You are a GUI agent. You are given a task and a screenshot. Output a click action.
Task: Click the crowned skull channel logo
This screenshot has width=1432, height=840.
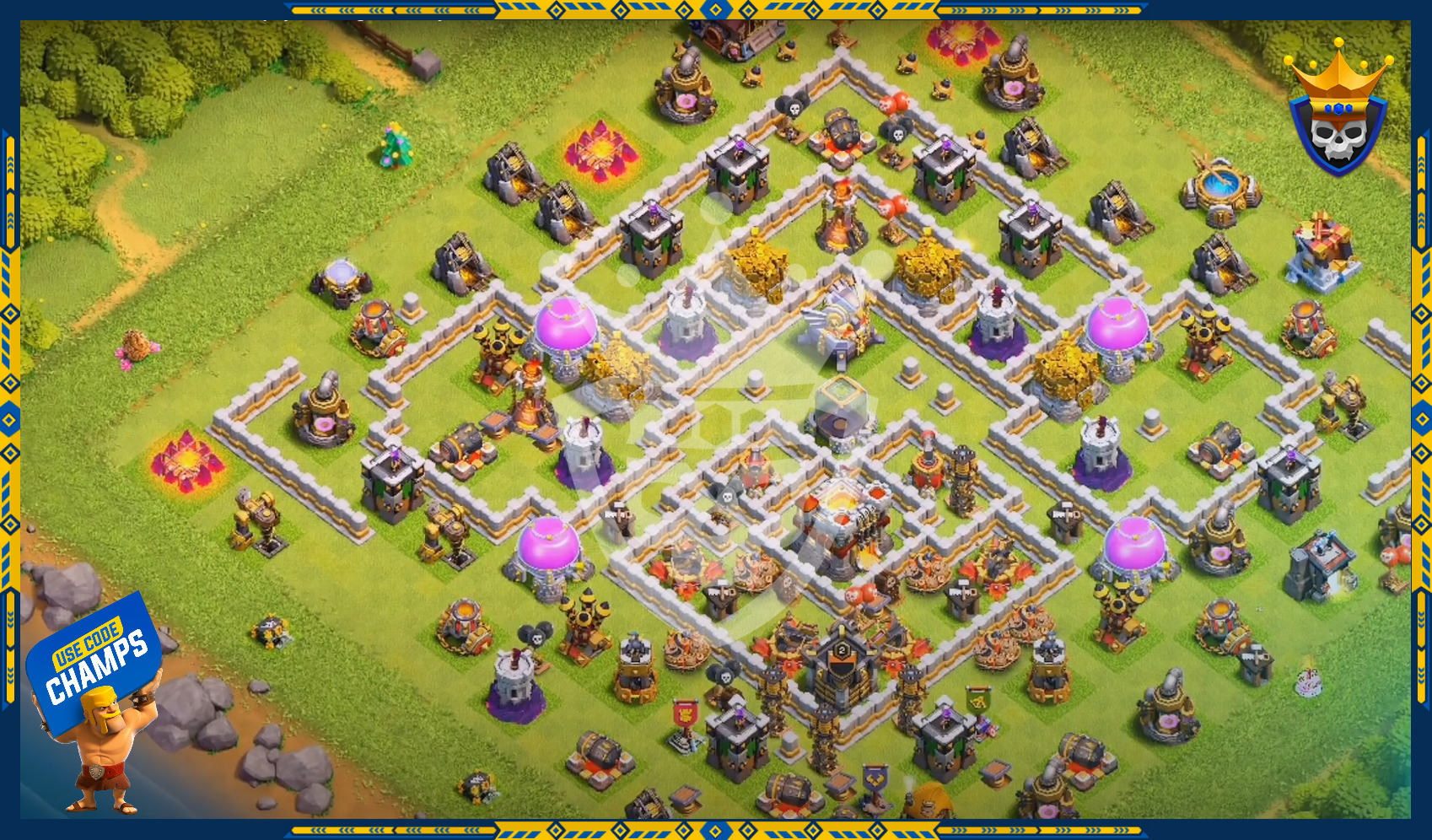click(1338, 110)
